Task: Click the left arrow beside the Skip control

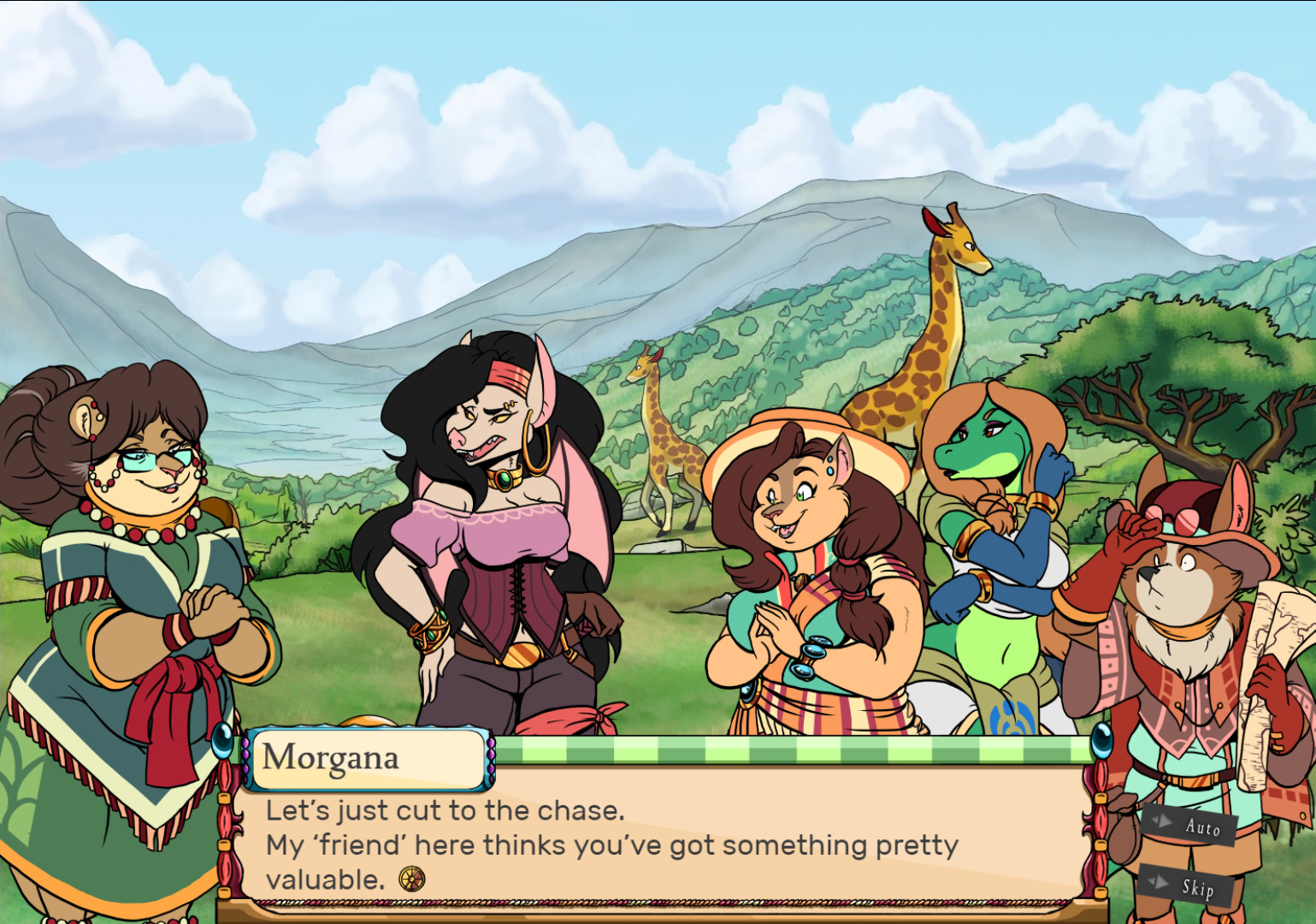Action: coord(1152,882)
